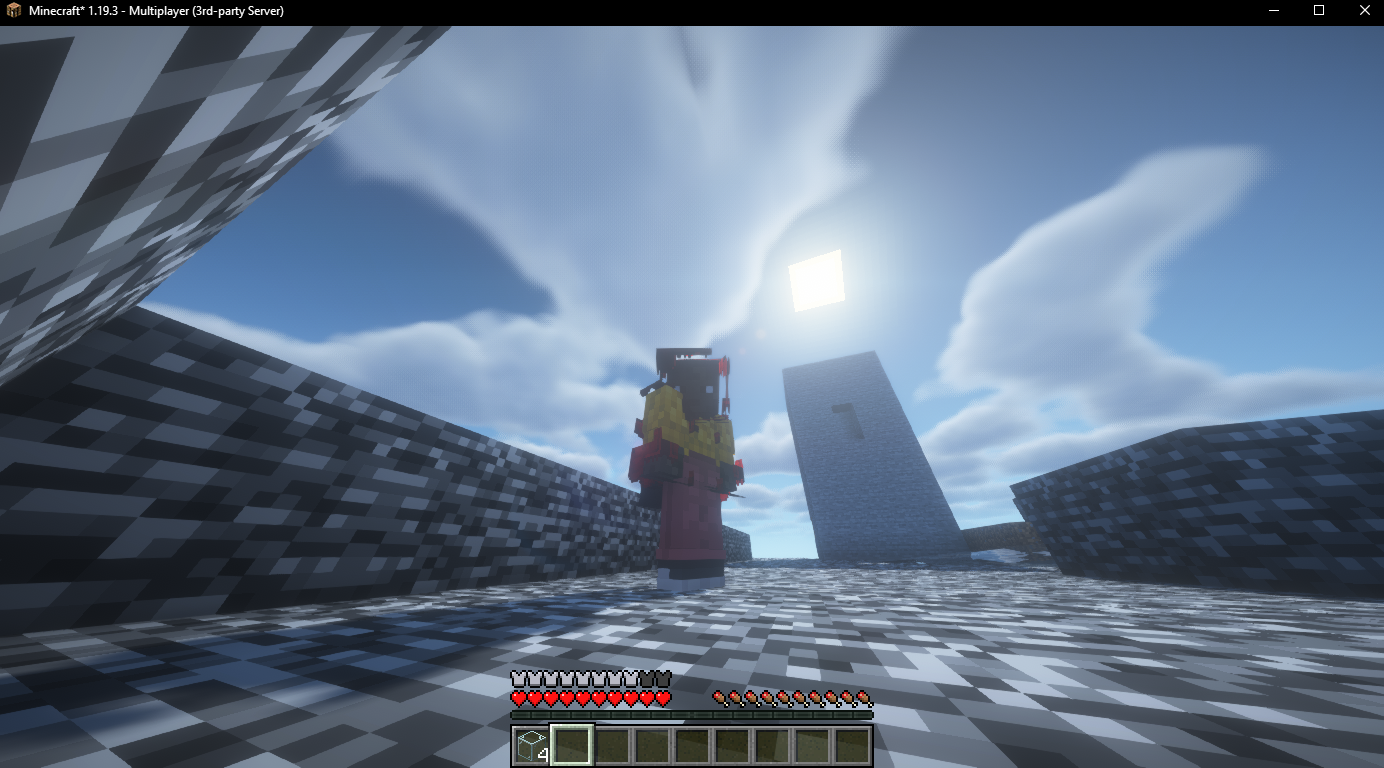Select the last empty hotbar slot

(x=850, y=746)
